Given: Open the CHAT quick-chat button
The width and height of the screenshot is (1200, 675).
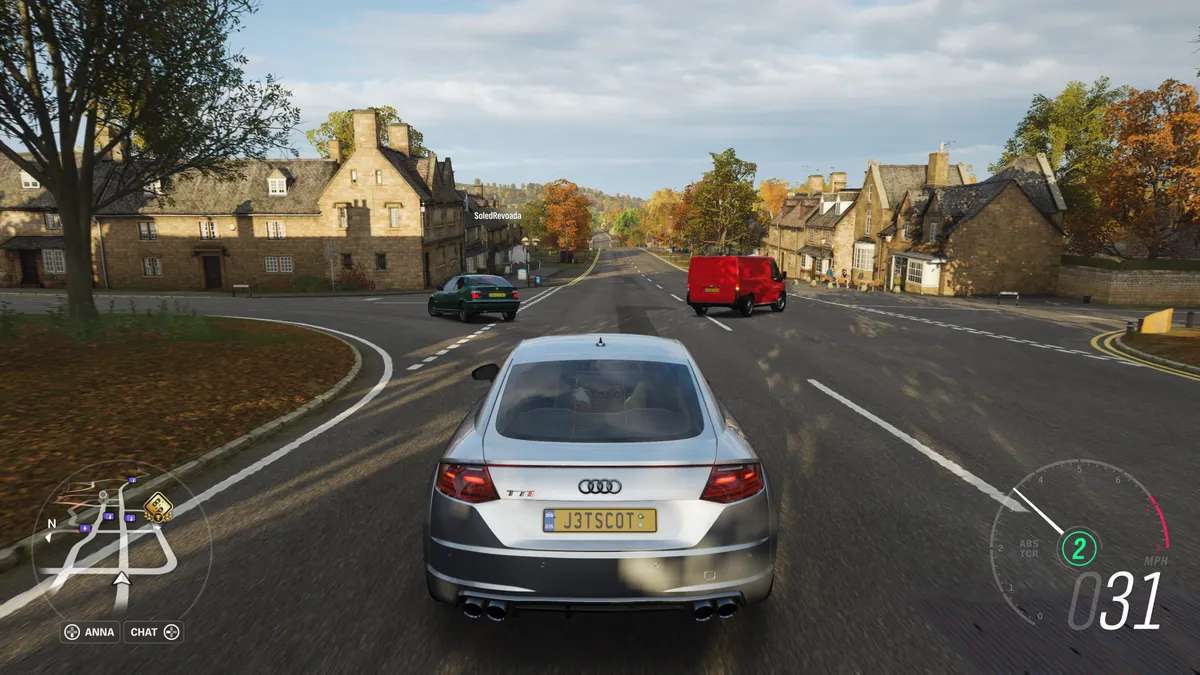Looking at the screenshot, I should 153,632.
